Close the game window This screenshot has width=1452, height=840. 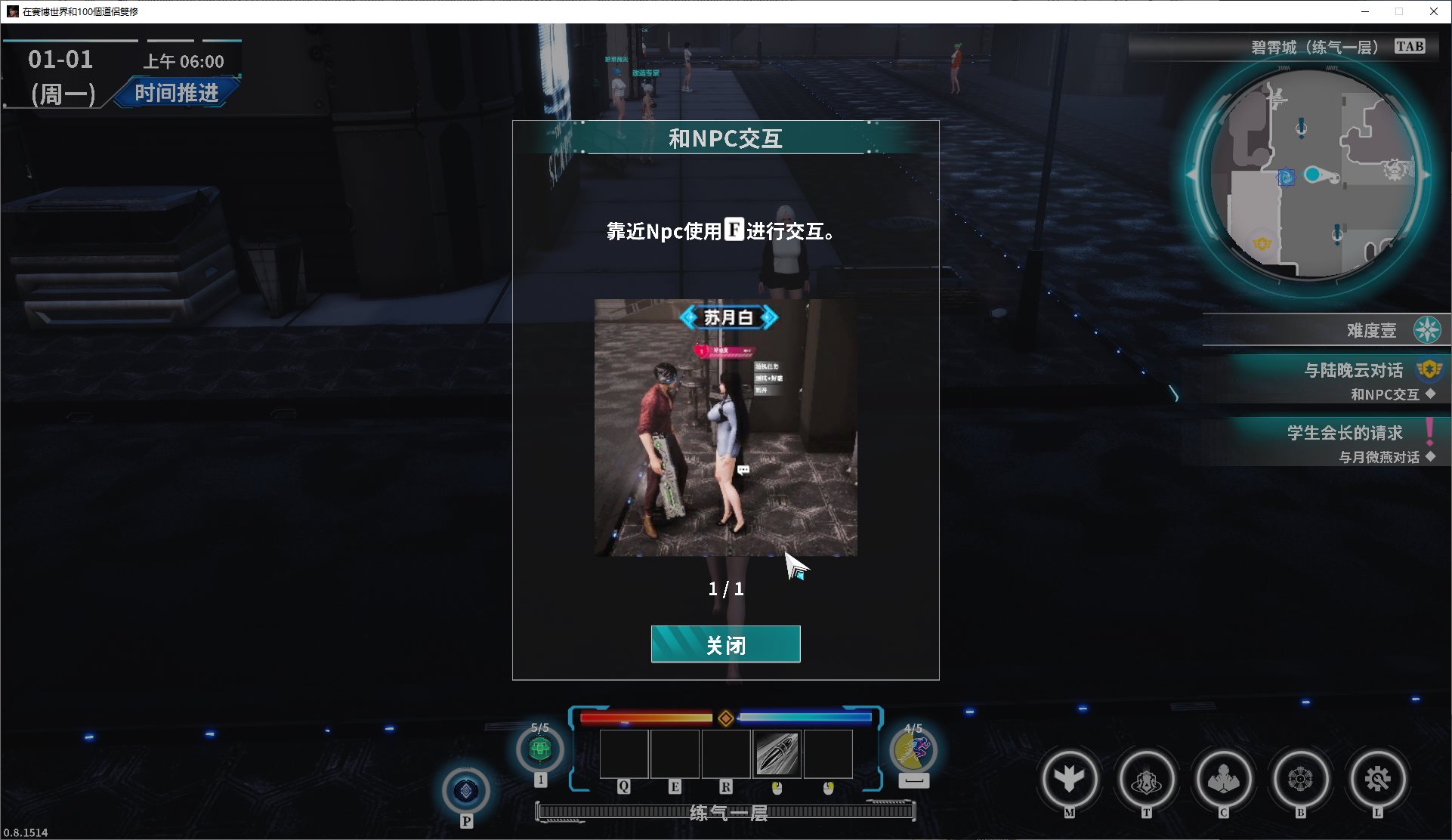pyautogui.click(x=1433, y=11)
